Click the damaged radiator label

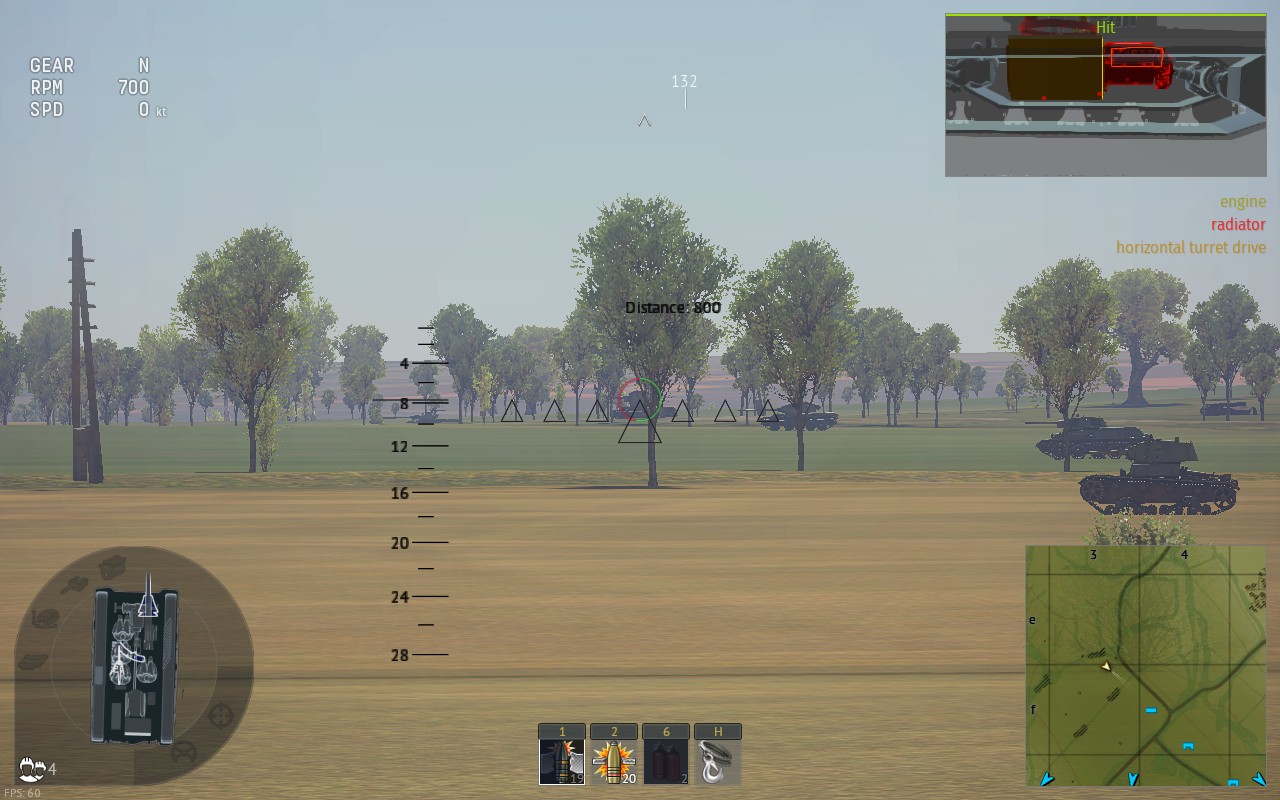1237,224
